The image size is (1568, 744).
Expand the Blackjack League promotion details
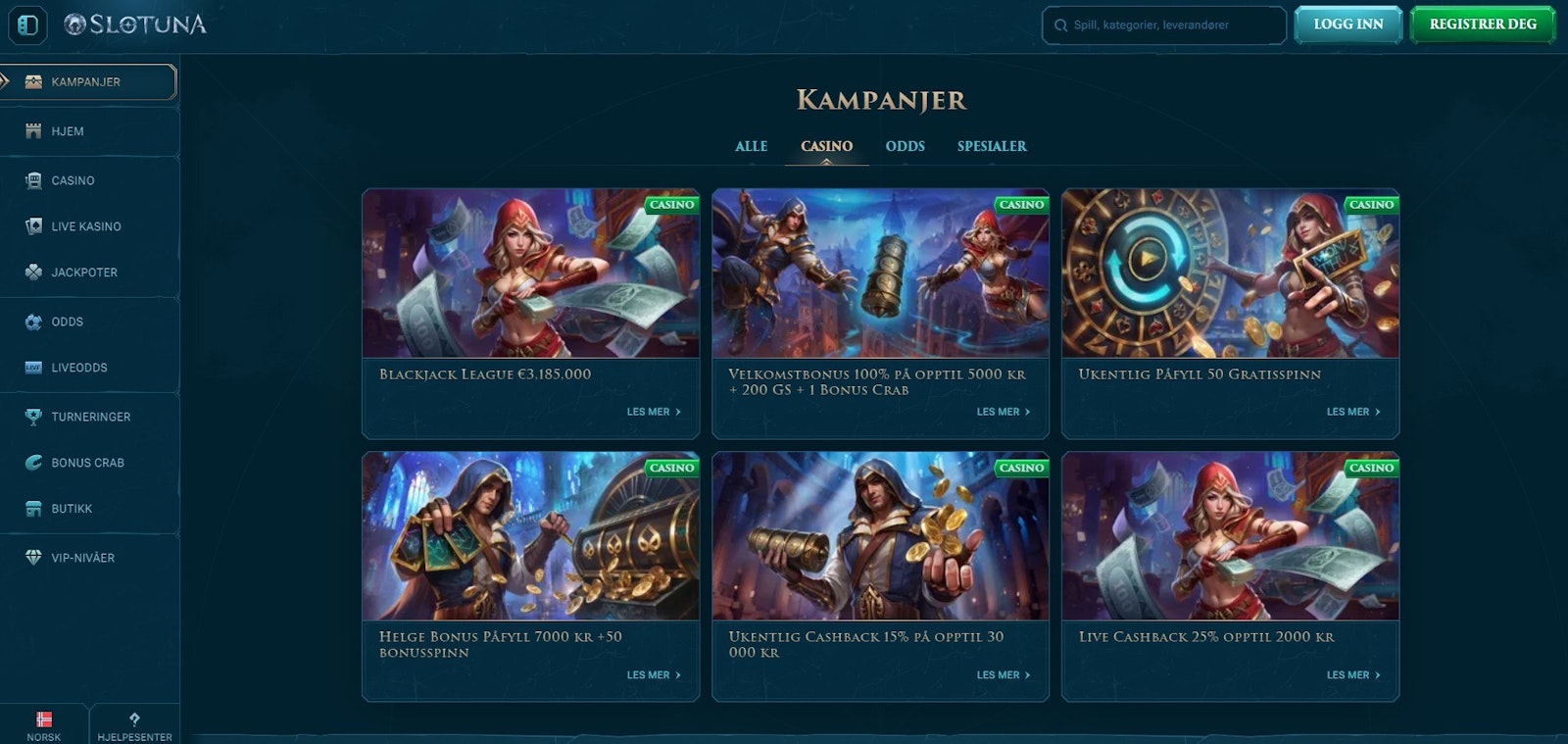[653, 412]
